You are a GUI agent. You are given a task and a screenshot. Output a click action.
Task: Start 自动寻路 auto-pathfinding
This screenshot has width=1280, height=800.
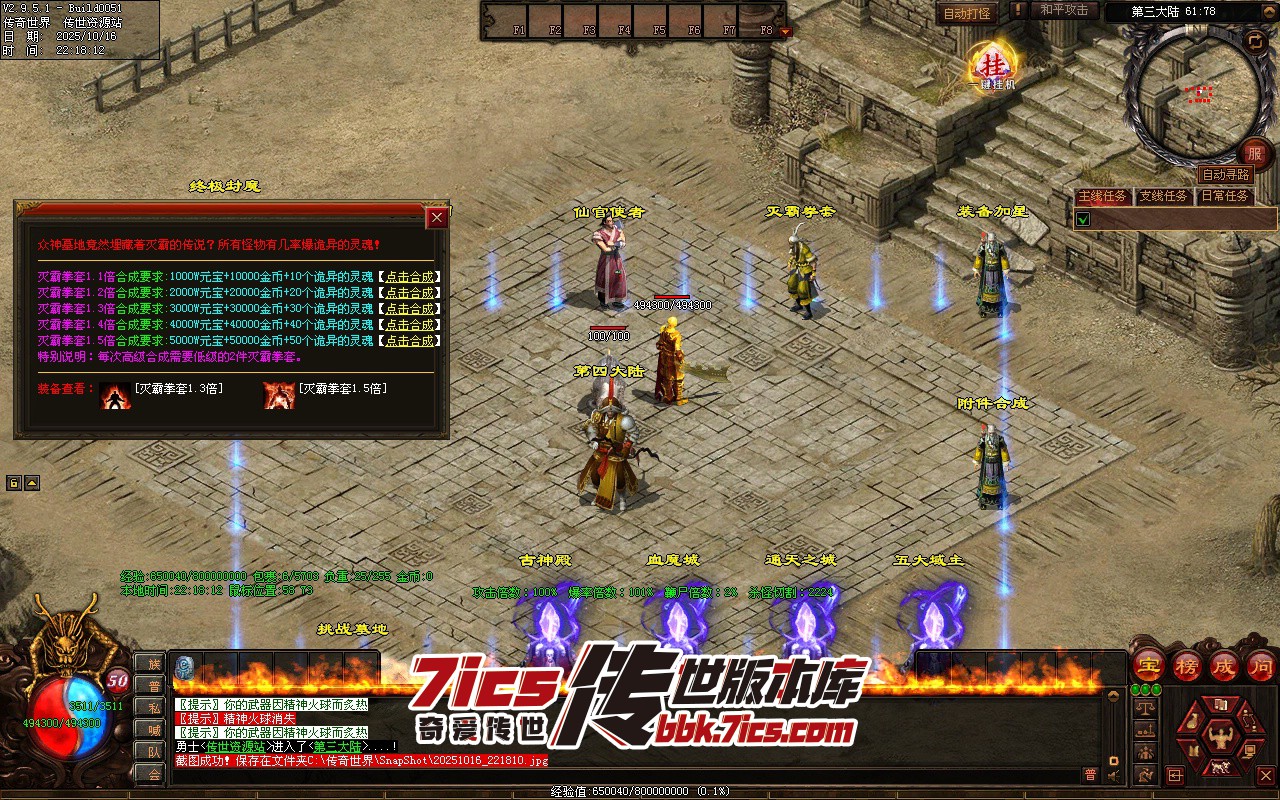point(1225,174)
